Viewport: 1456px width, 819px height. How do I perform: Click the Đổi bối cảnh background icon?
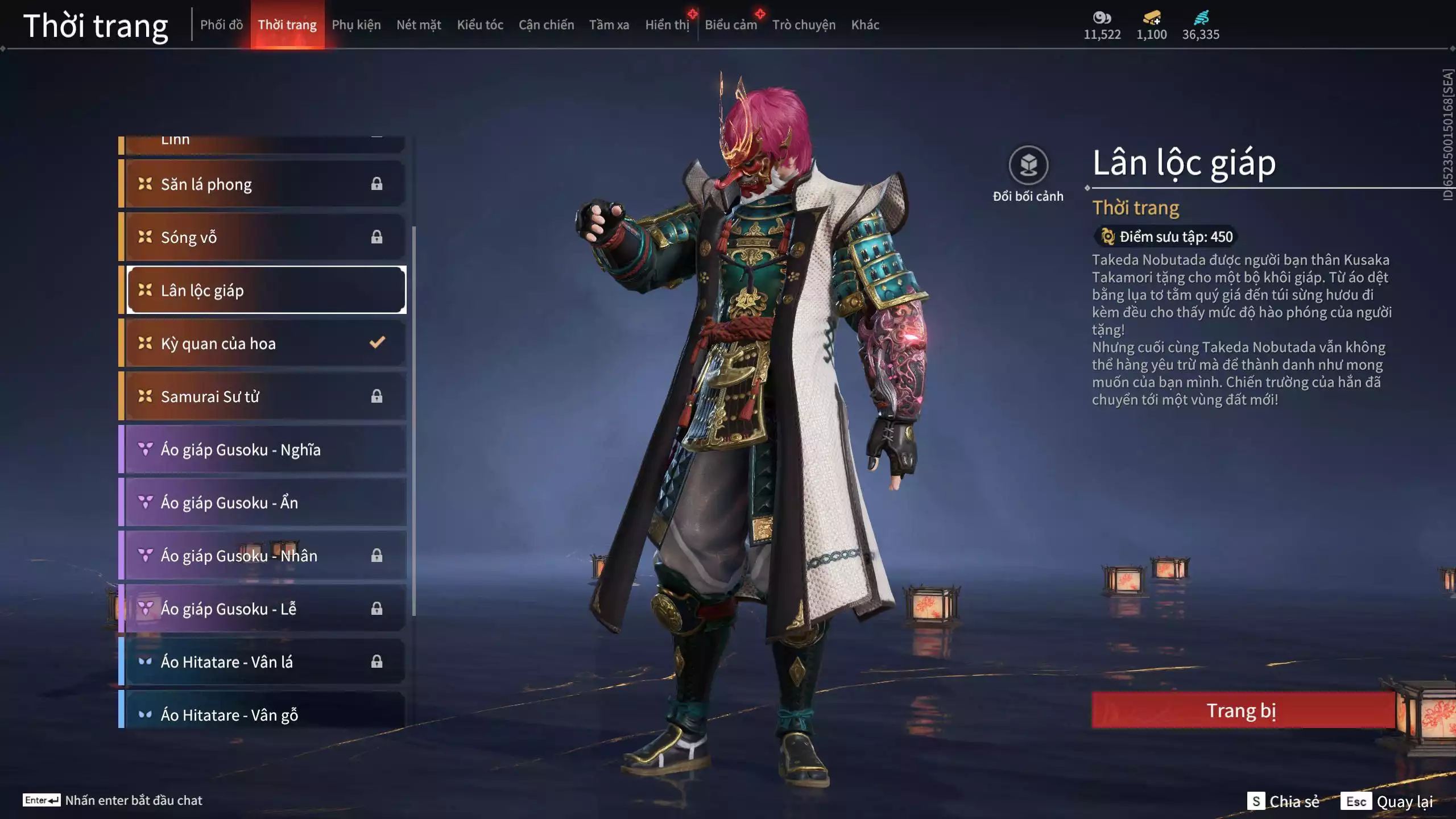point(1028,166)
